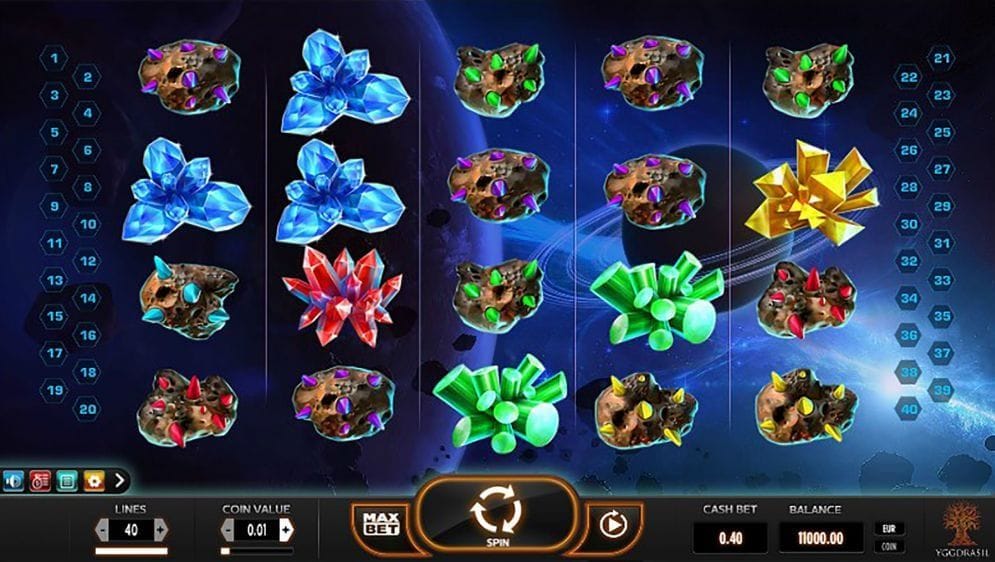Select payline number 21
Screen dimensions: 995x562
pos(940,58)
